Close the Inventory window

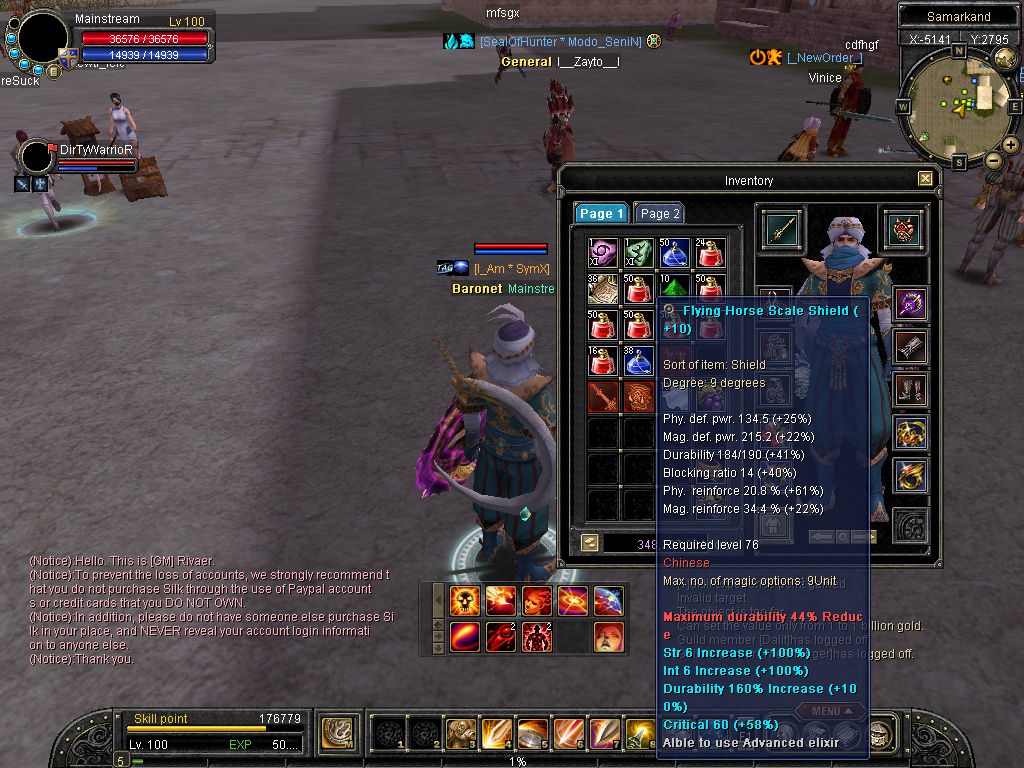tap(925, 179)
